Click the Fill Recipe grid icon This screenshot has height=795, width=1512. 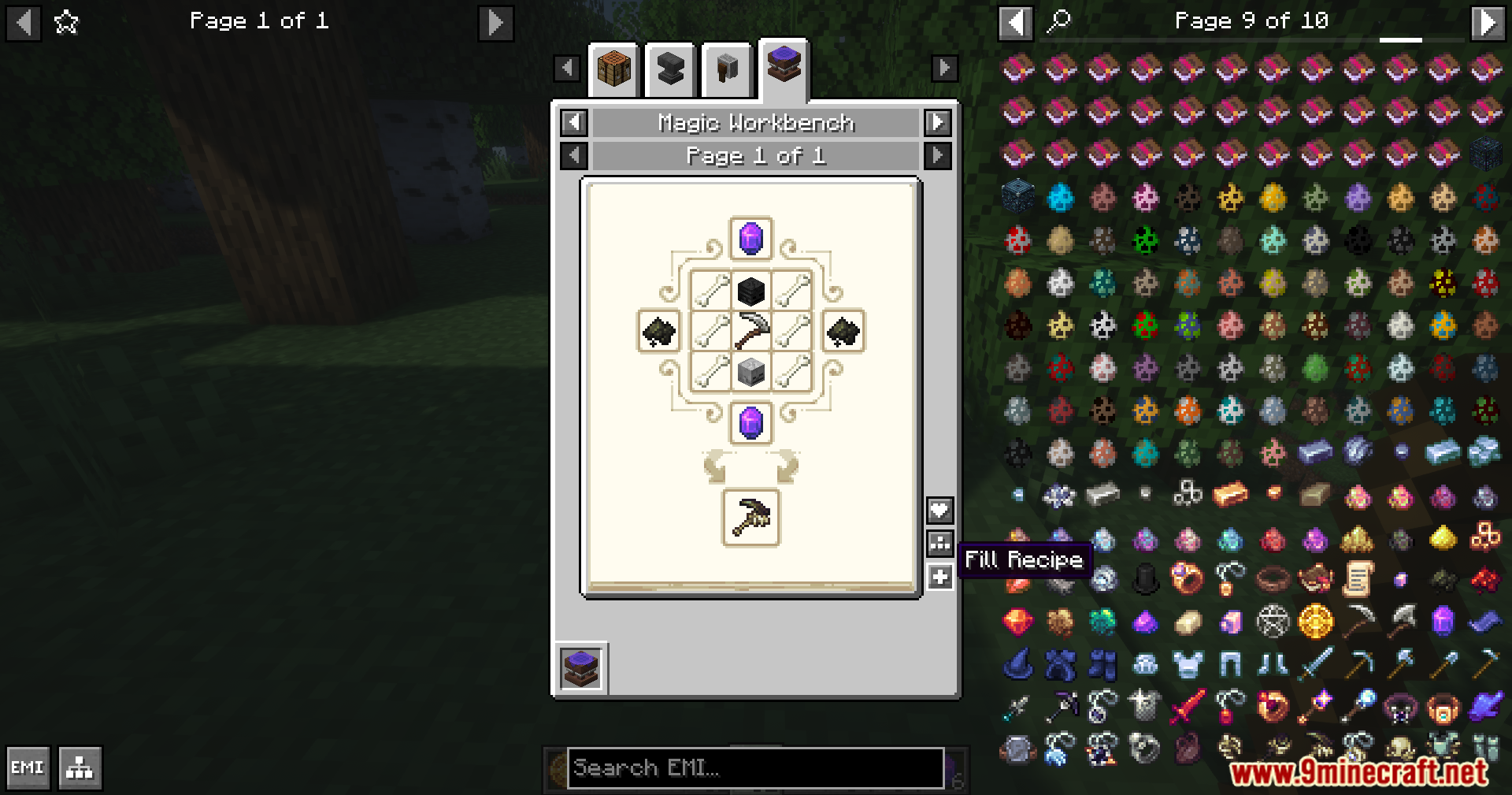click(939, 543)
